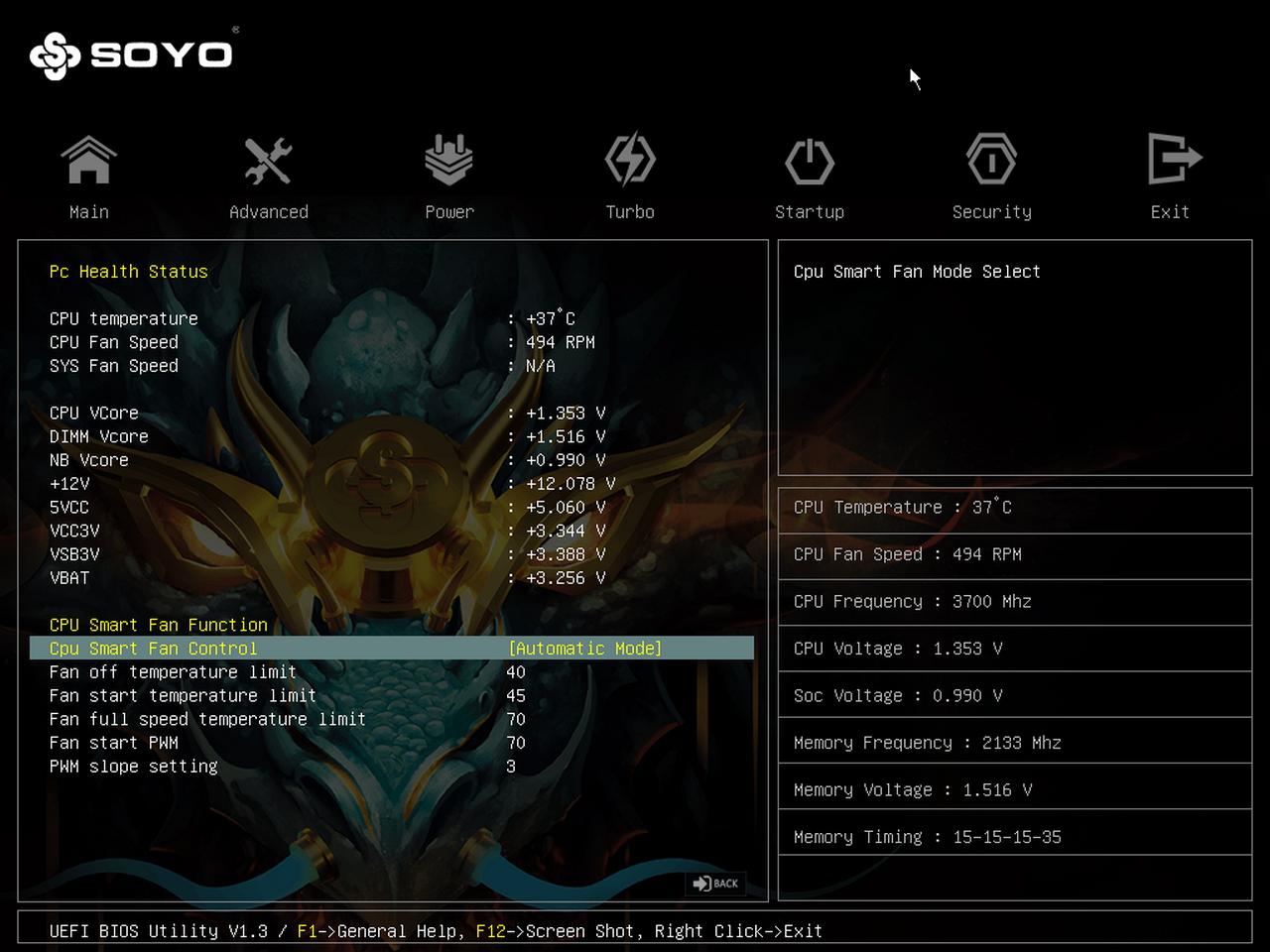This screenshot has height=952, width=1270.
Task: Switch to the Startup tab
Action: (811, 211)
